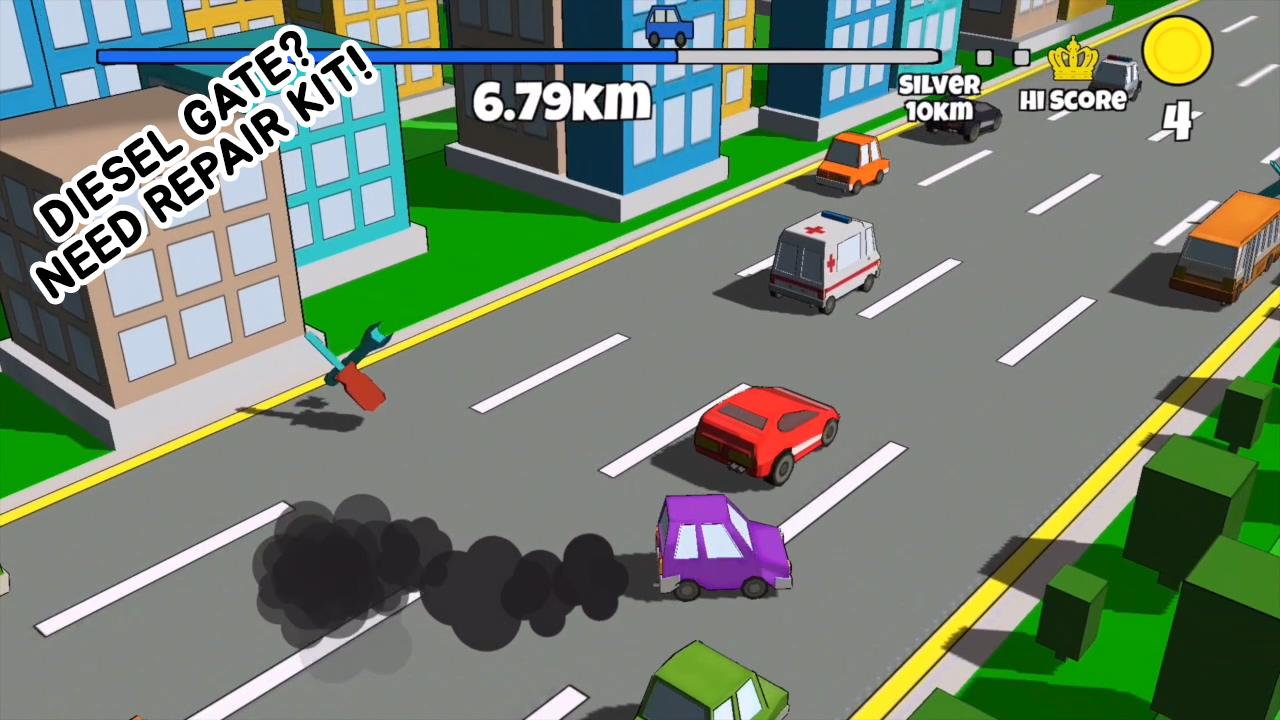Click the yellow coin icon near the score
Image resolution: width=1280 pixels, height=720 pixels.
[1178, 52]
